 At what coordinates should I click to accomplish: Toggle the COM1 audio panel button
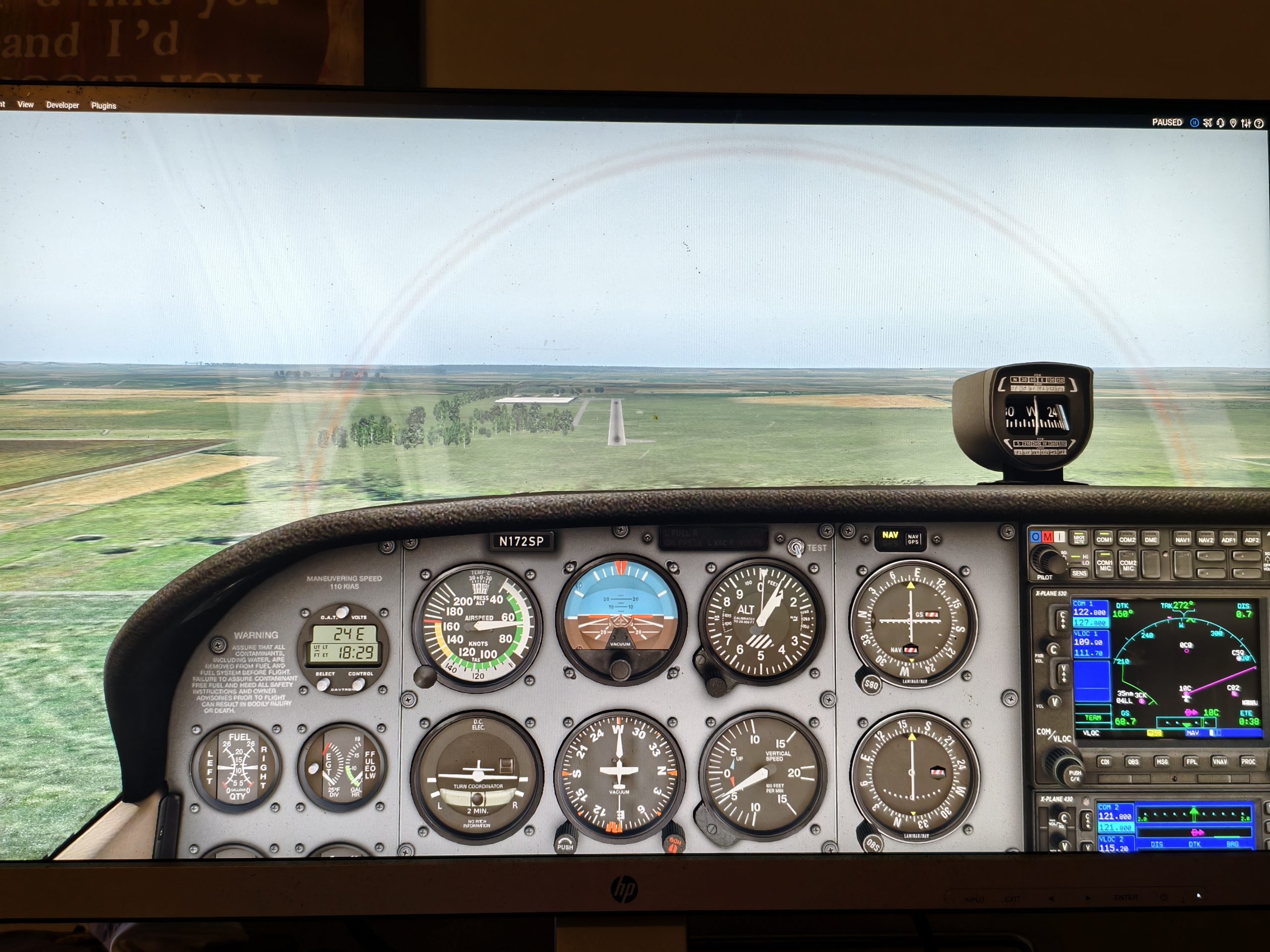(1103, 539)
